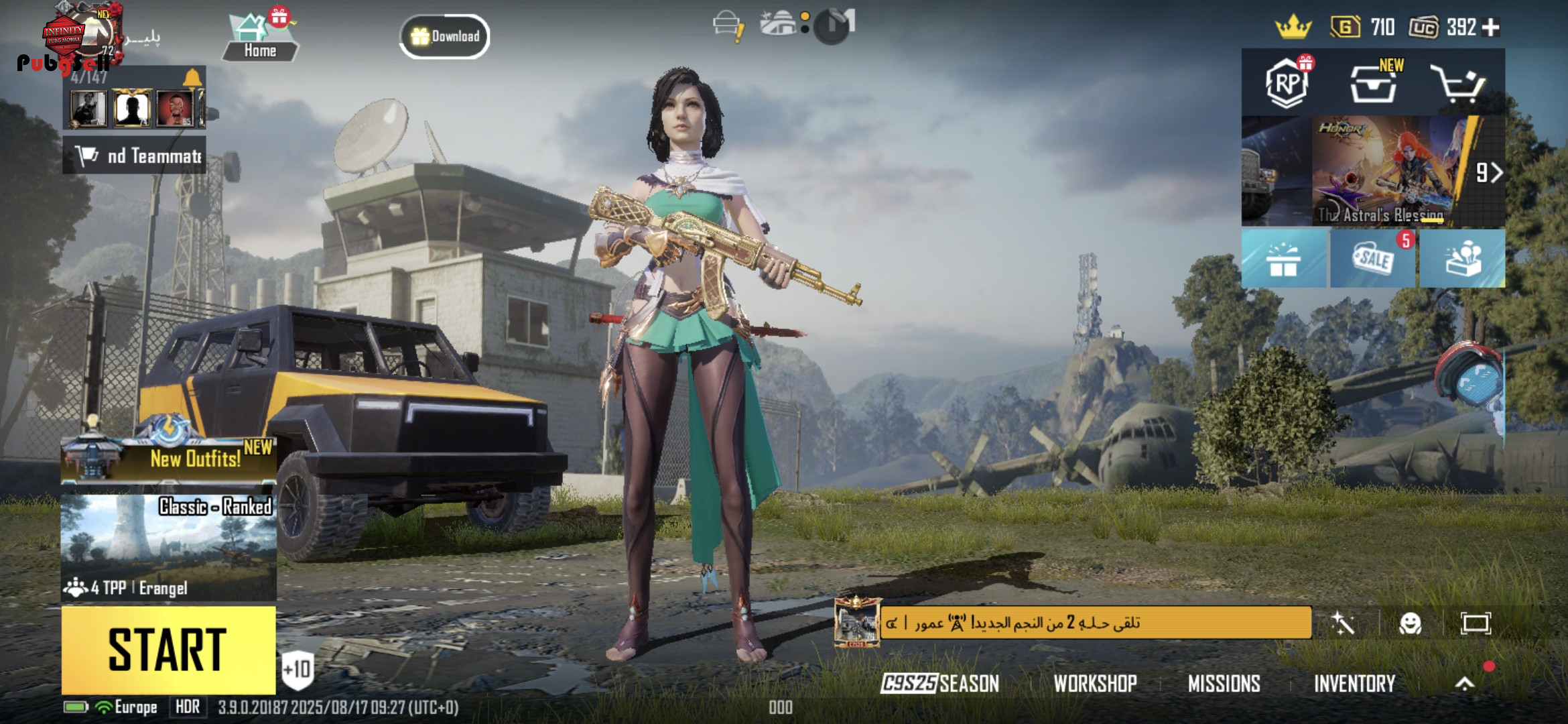Open the Missions menu
Screen dimensions: 1568x724
click(1224, 683)
